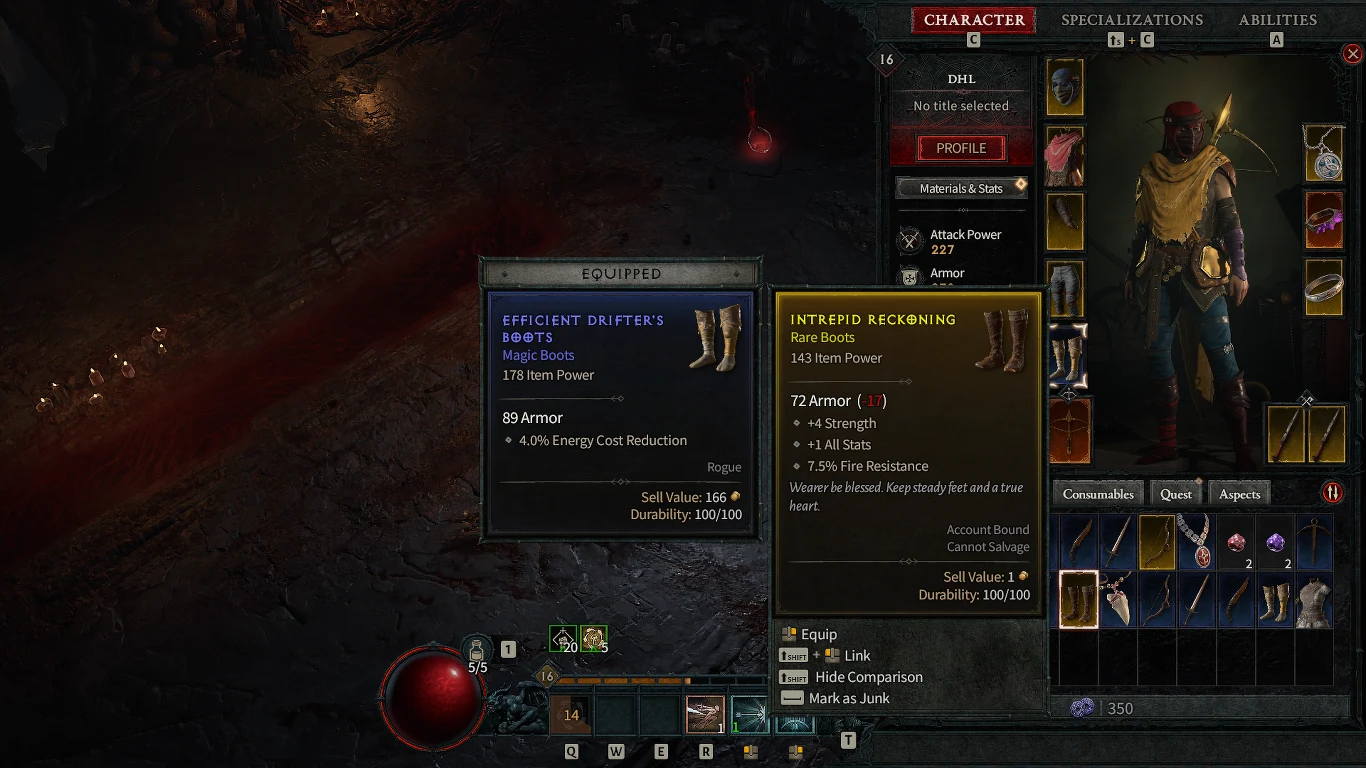The height and width of the screenshot is (768, 1366).
Task: Click the skill icon in the R slot
Action: click(705, 714)
